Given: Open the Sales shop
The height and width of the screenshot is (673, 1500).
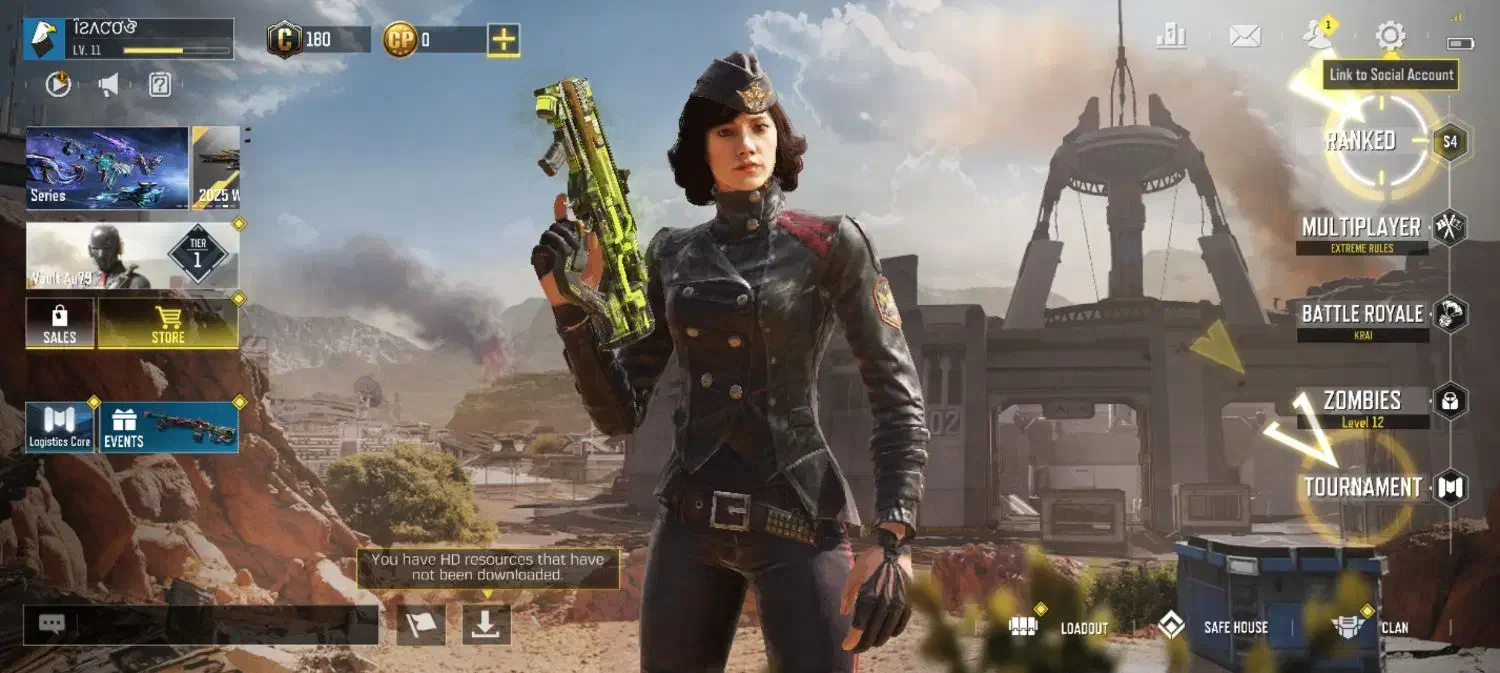Looking at the screenshot, I should [x=60, y=324].
